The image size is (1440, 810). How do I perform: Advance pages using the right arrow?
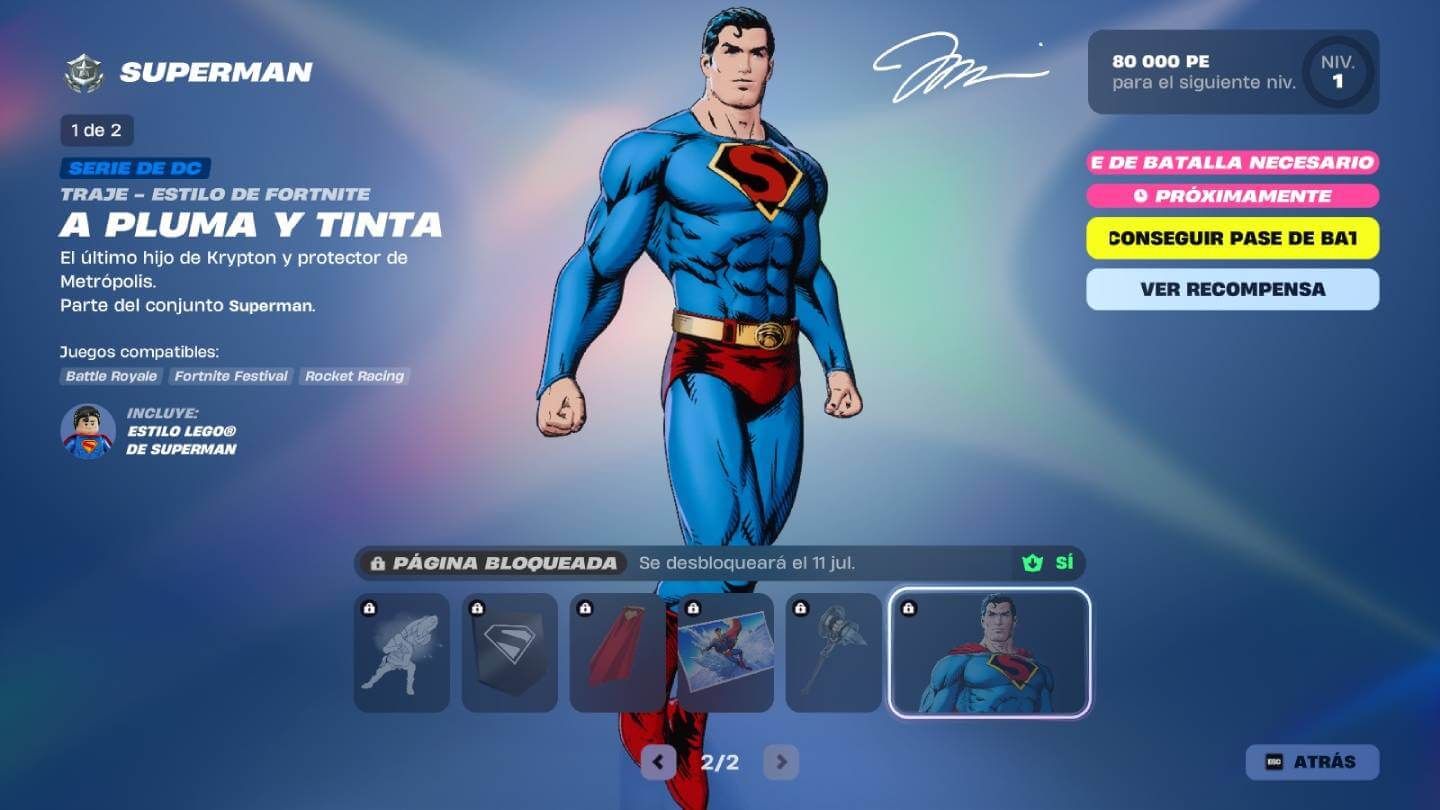click(x=780, y=761)
